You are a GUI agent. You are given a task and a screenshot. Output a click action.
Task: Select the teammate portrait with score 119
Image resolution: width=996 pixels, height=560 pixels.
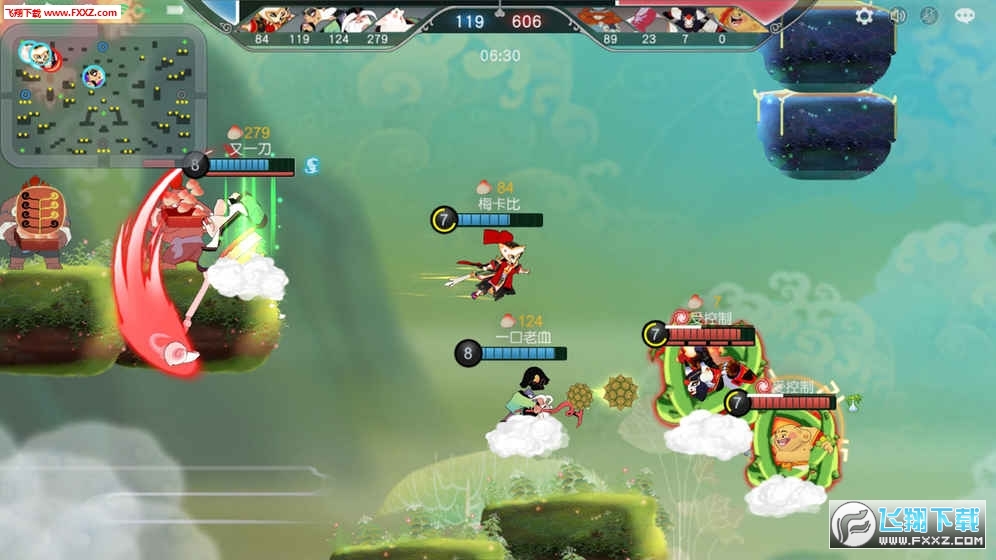click(299, 20)
